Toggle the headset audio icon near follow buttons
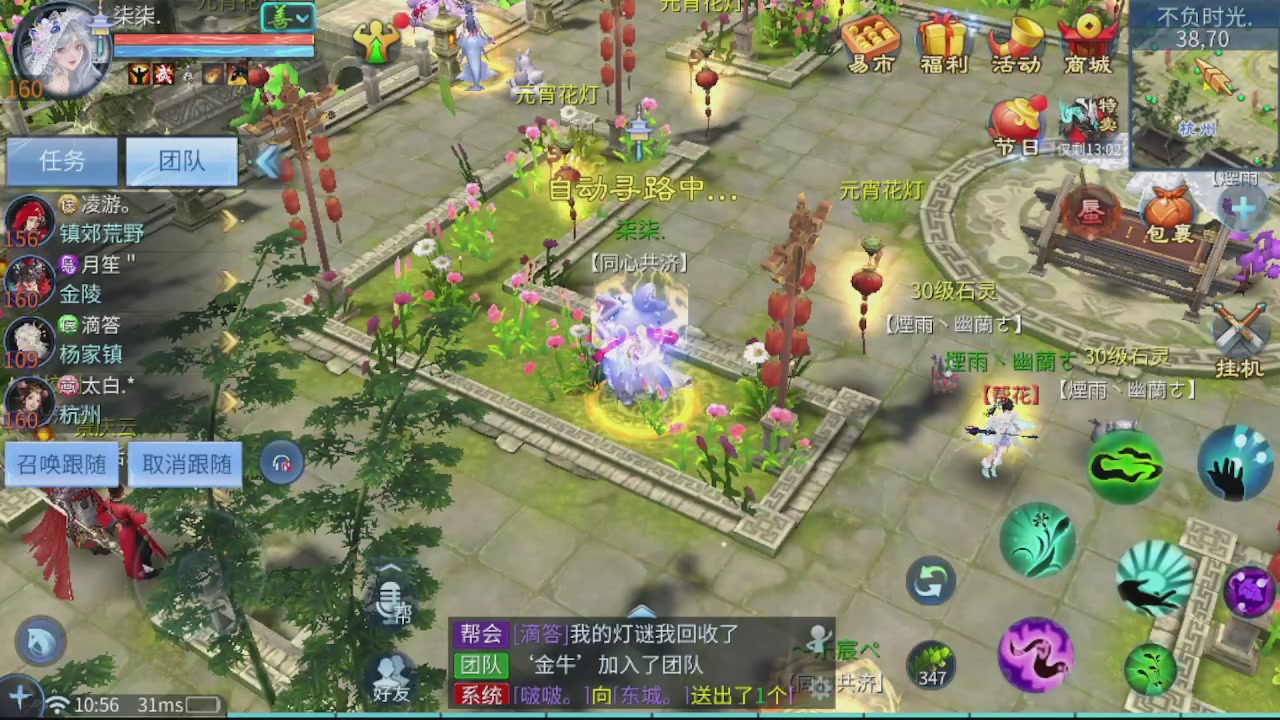Viewport: 1280px width, 720px height. click(281, 463)
